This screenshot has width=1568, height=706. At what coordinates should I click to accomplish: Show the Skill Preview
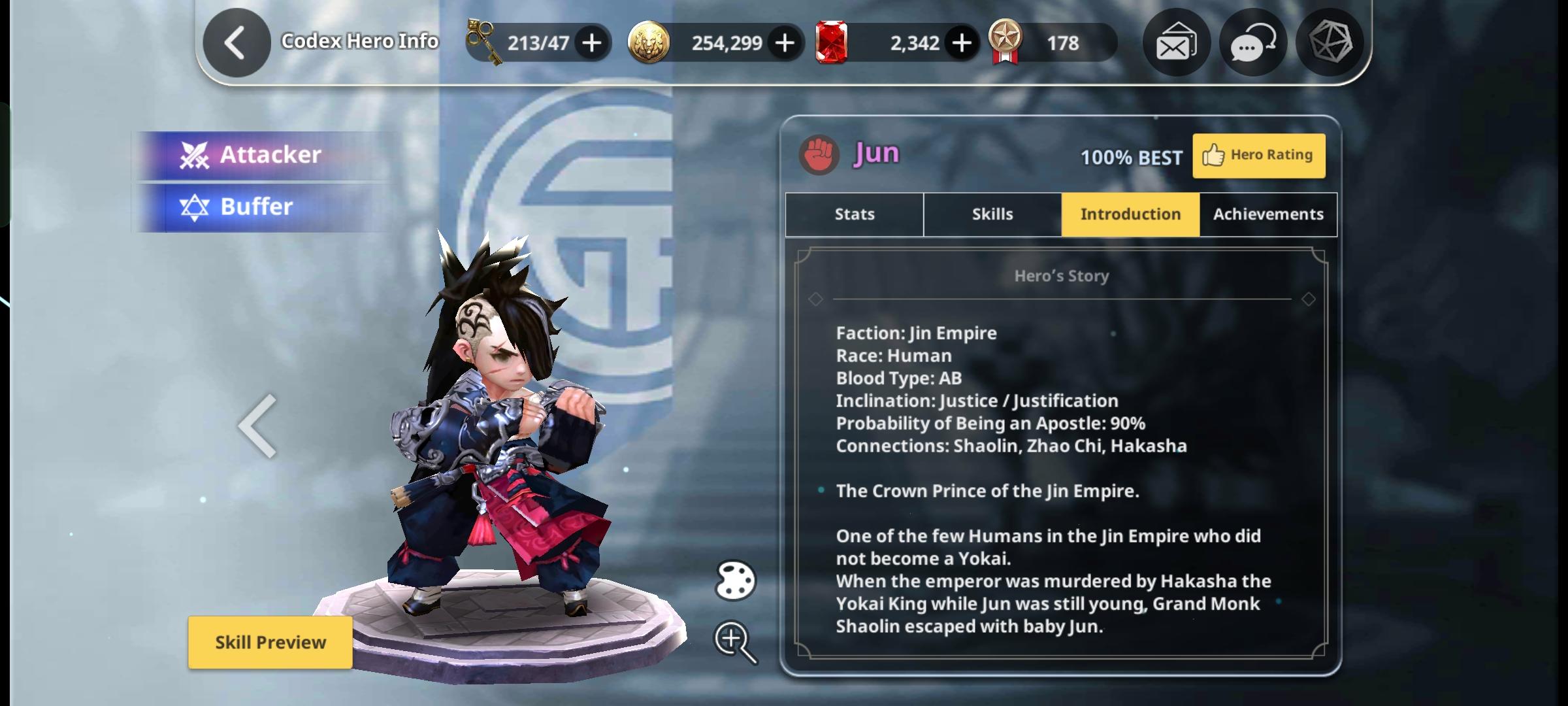coord(270,643)
